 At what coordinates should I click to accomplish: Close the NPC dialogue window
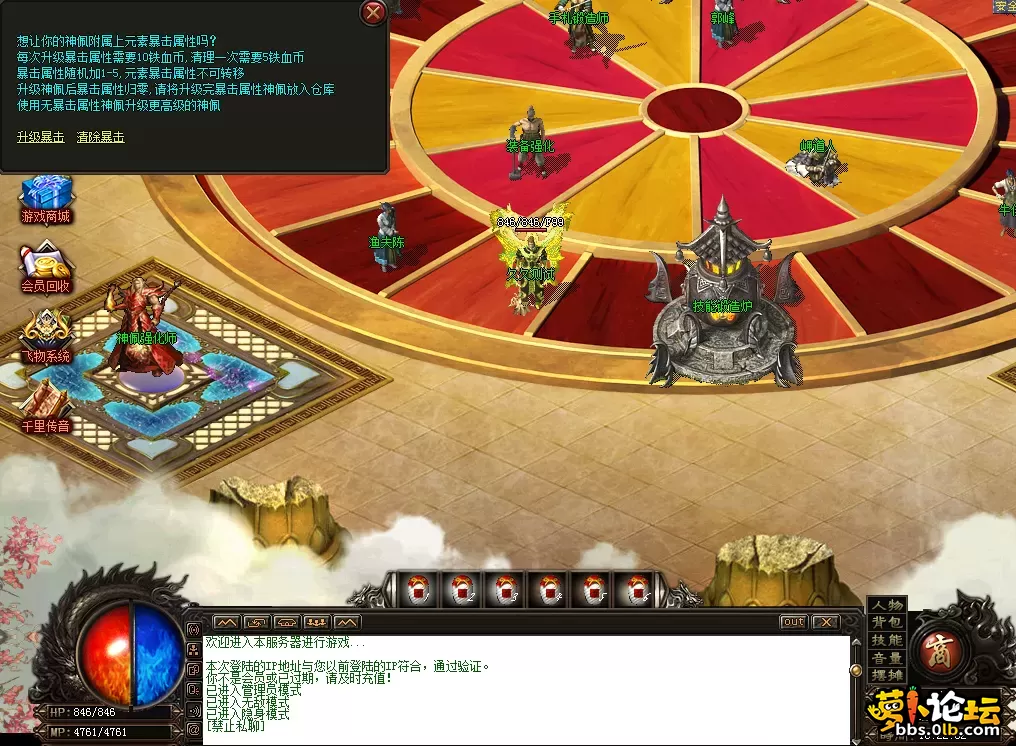[373, 13]
